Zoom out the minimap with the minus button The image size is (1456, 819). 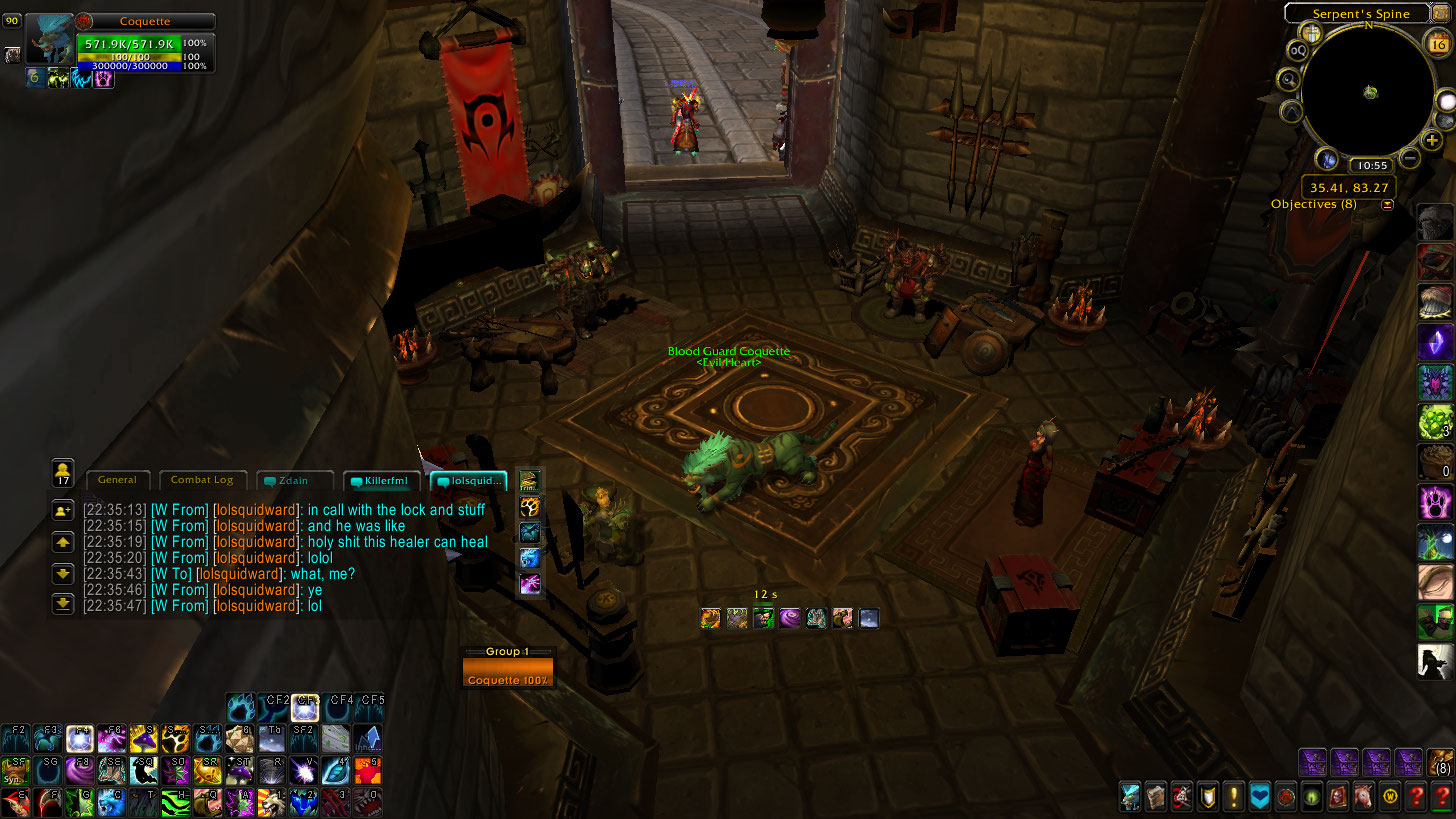click(1410, 157)
